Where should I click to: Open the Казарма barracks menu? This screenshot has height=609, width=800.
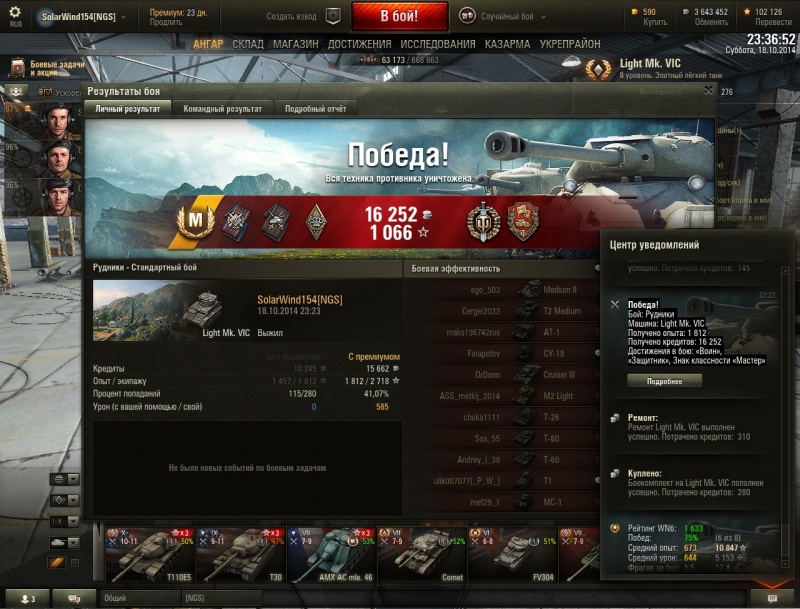508,45
